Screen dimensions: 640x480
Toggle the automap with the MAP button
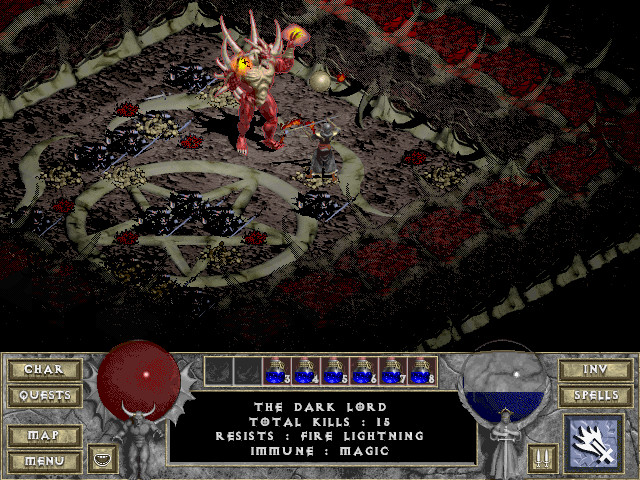coord(44,437)
